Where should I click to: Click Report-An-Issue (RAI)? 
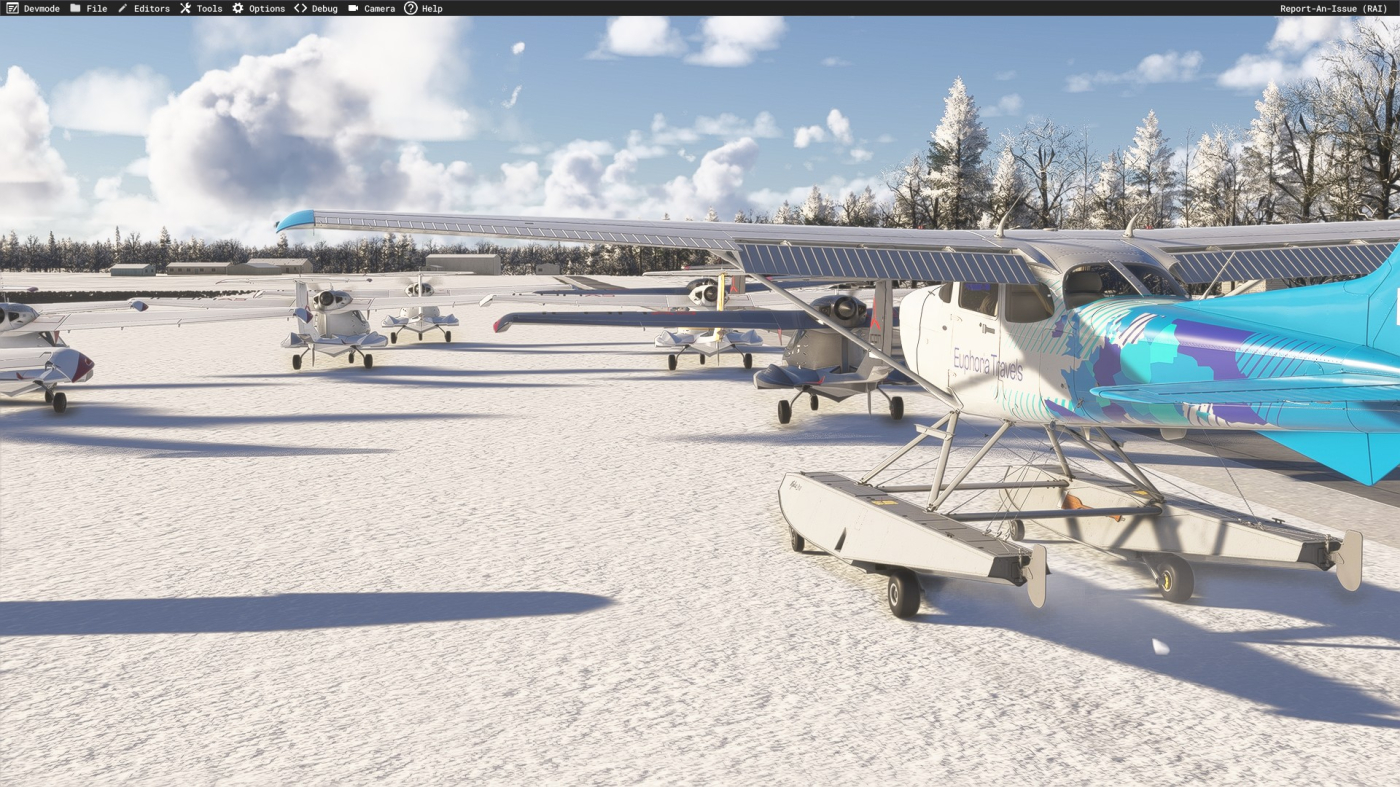tap(1333, 8)
